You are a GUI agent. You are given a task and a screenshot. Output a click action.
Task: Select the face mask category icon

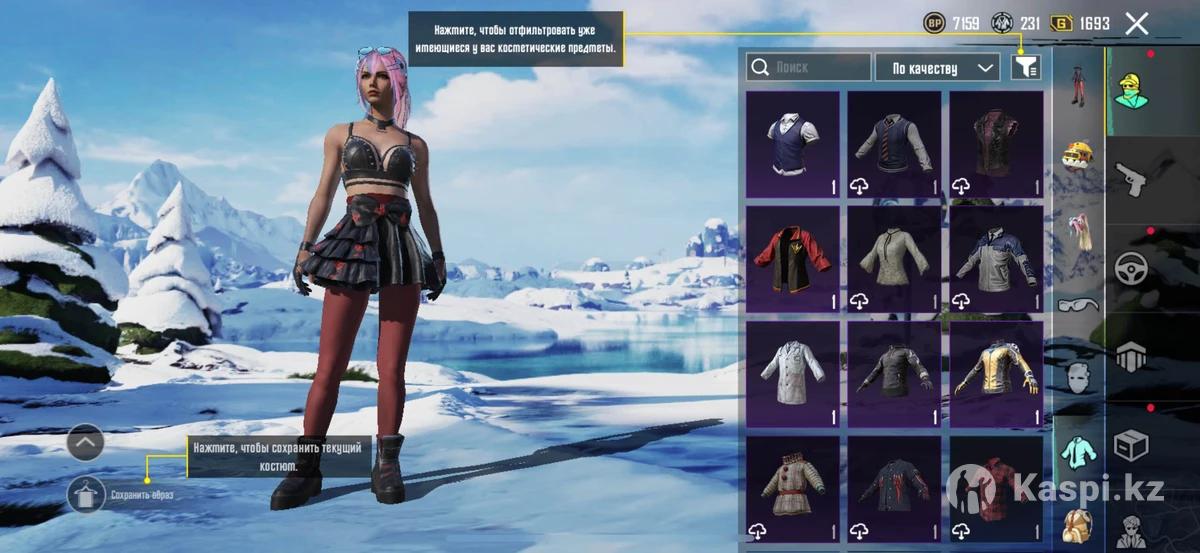(x=1078, y=378)
